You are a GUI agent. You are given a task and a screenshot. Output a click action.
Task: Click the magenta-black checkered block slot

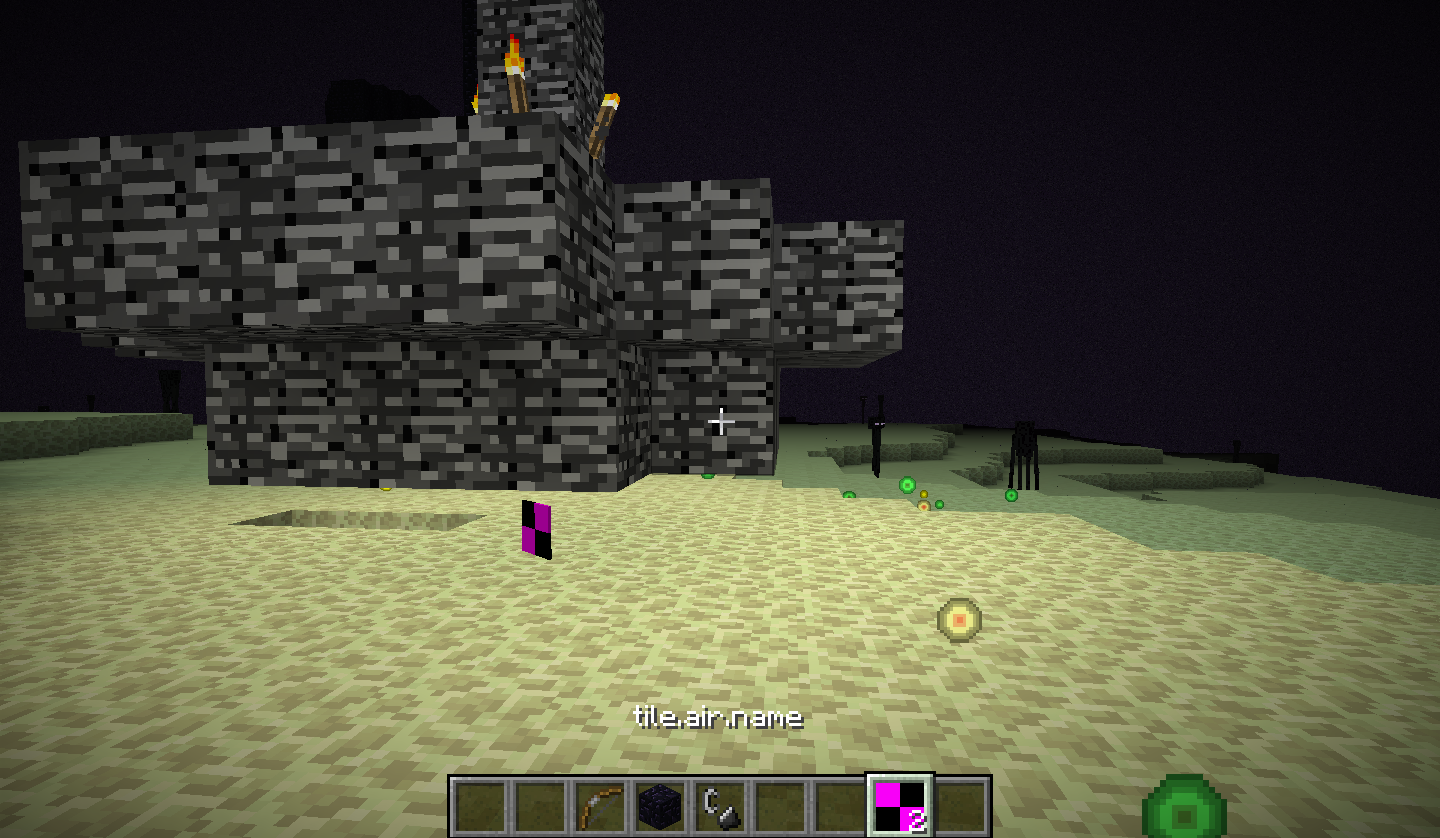pos(900,806)
